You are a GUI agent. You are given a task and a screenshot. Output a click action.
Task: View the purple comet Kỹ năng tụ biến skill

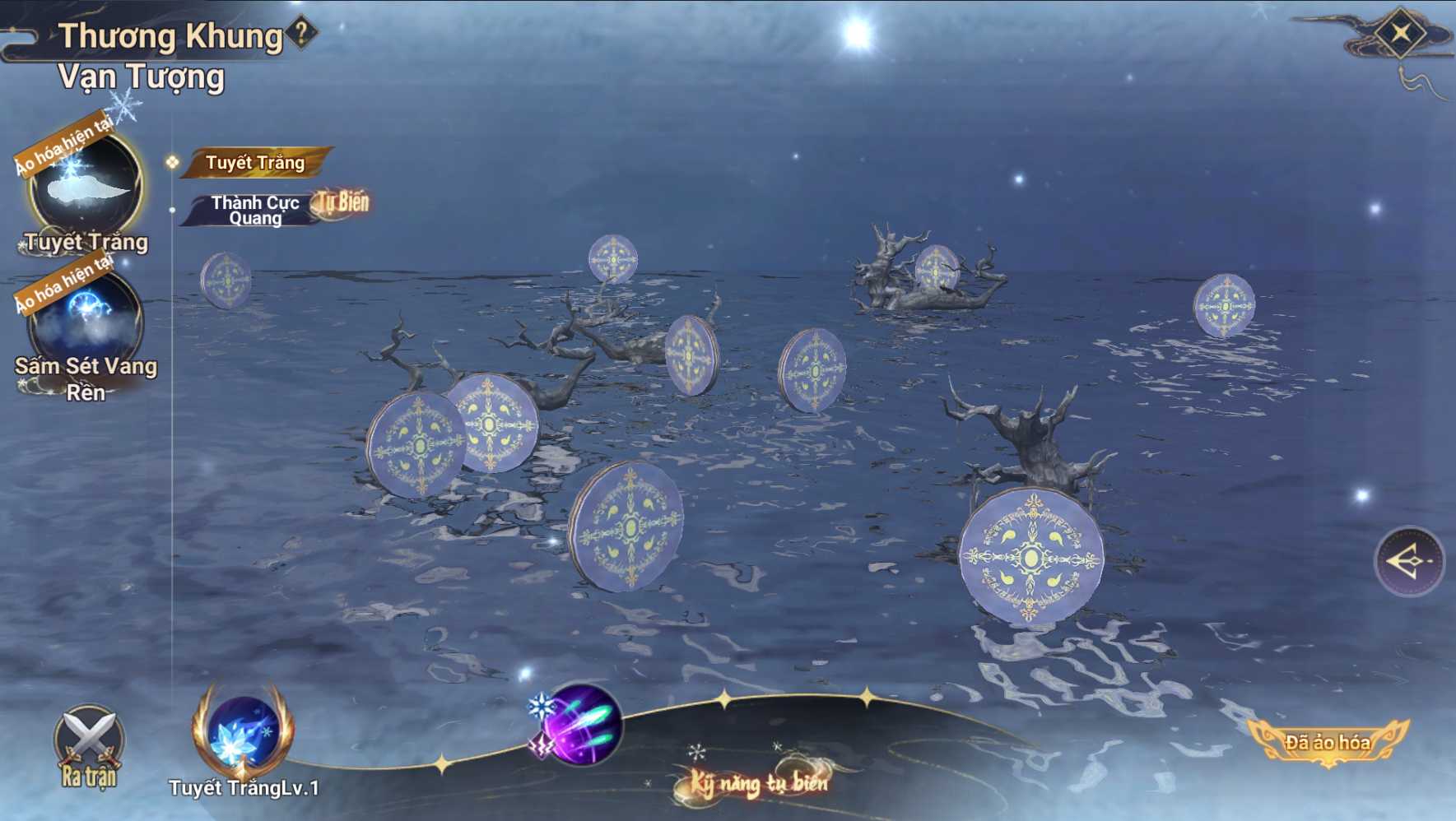tap(583, 724)
